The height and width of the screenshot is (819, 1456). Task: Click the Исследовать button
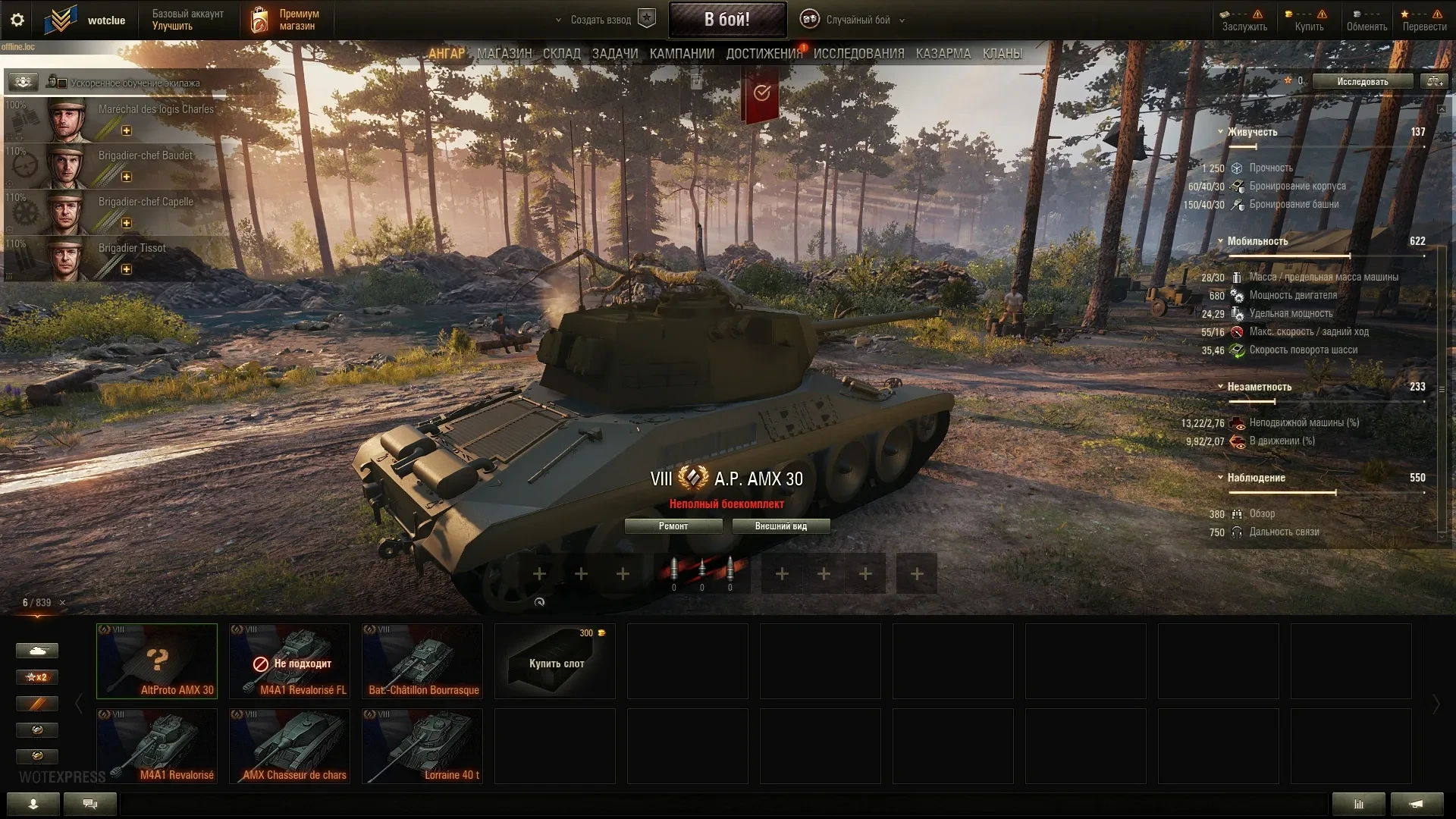click(x=1362, y=82)
